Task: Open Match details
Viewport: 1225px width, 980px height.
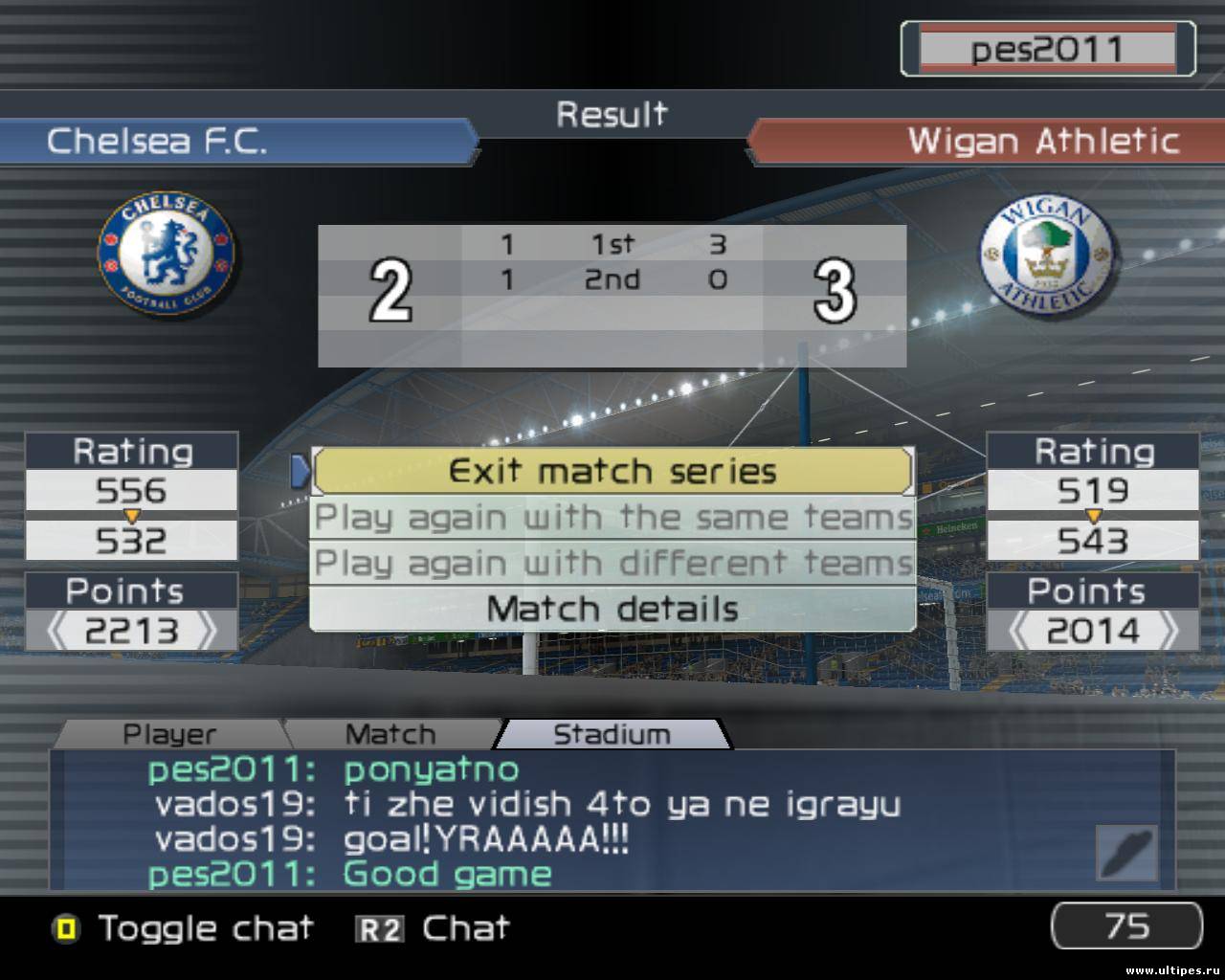Action: click(x=612, y=609)
